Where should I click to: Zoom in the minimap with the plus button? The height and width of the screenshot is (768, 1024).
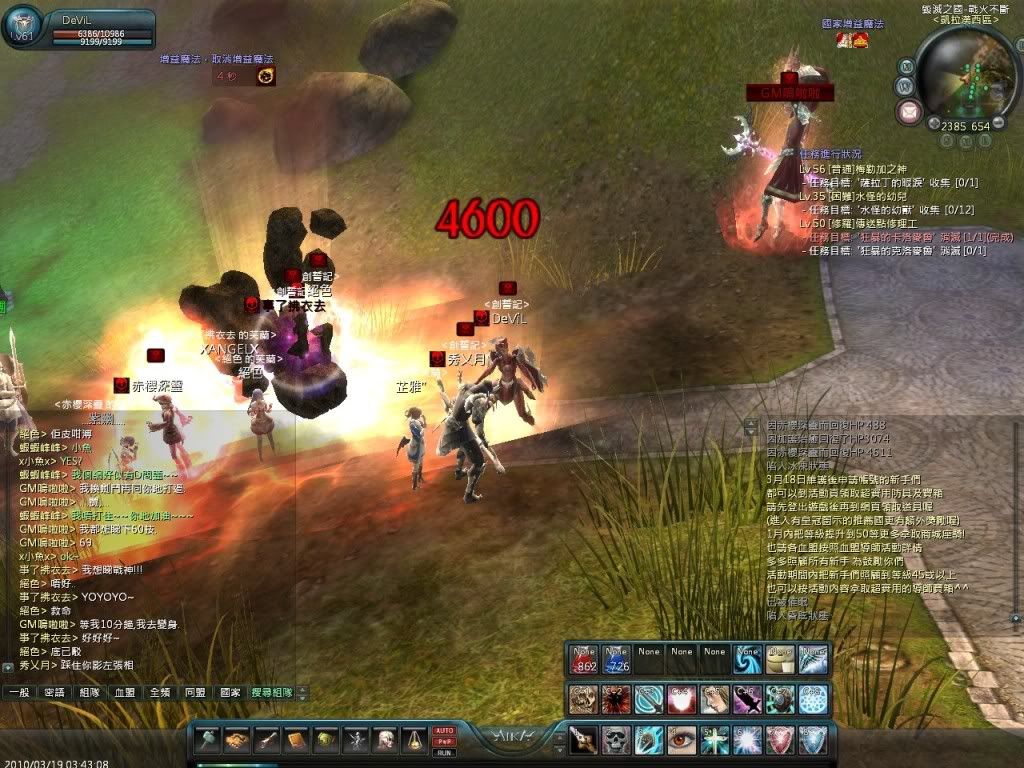pos(934,125)
